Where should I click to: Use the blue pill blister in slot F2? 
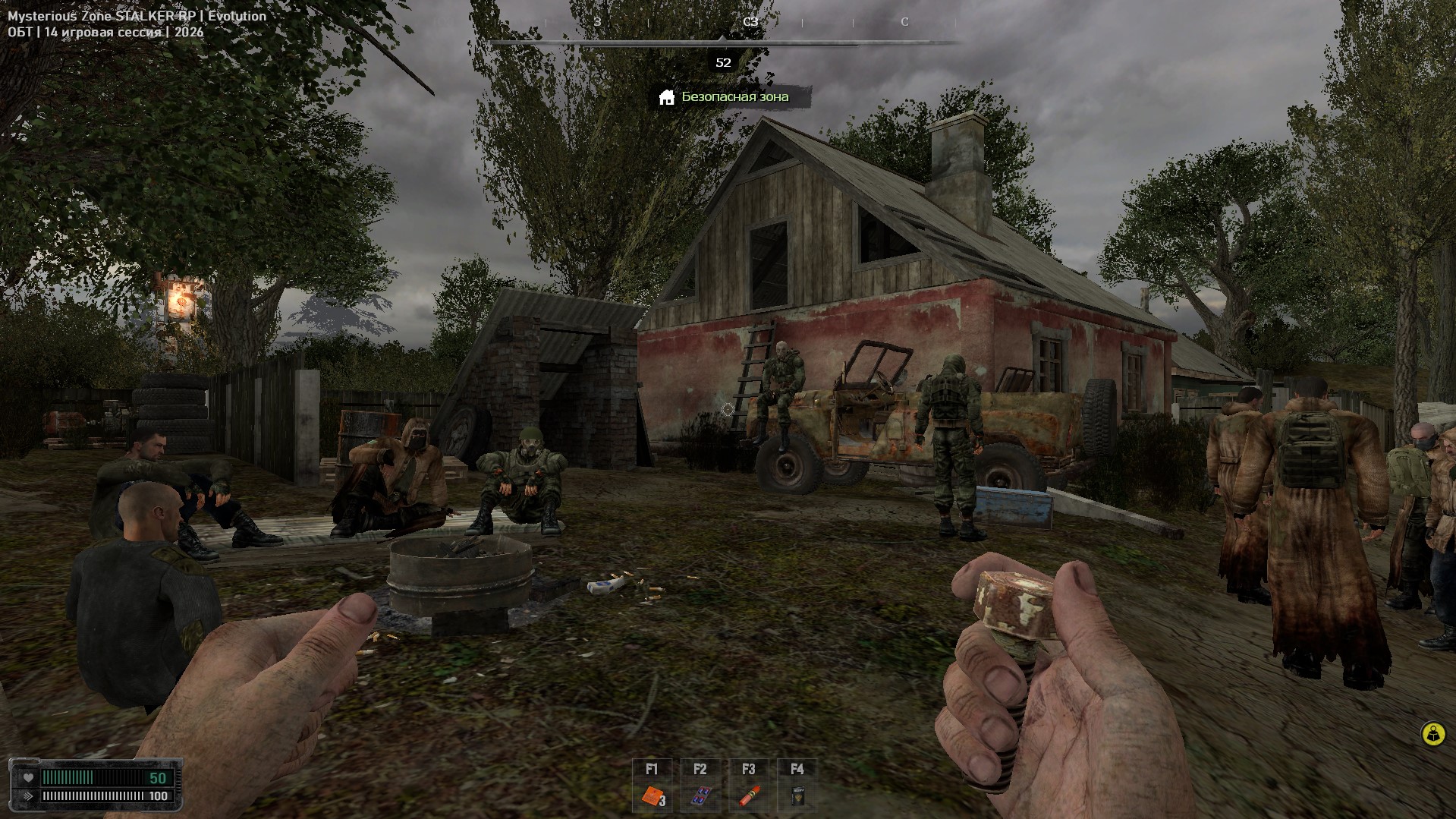(x=700, y=796)
